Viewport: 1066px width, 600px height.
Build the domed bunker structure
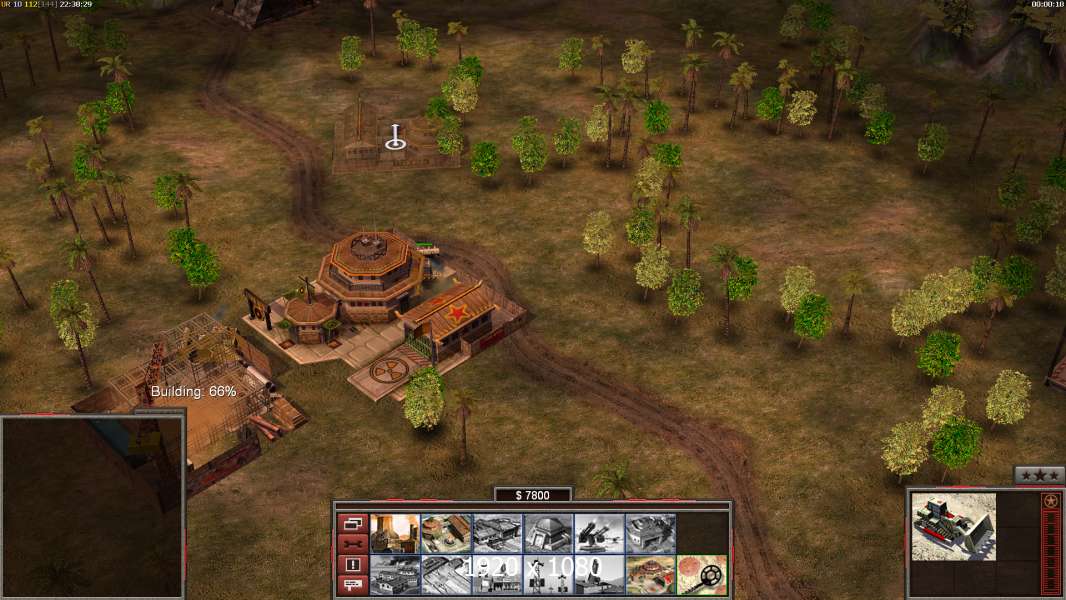coord(548,533)
